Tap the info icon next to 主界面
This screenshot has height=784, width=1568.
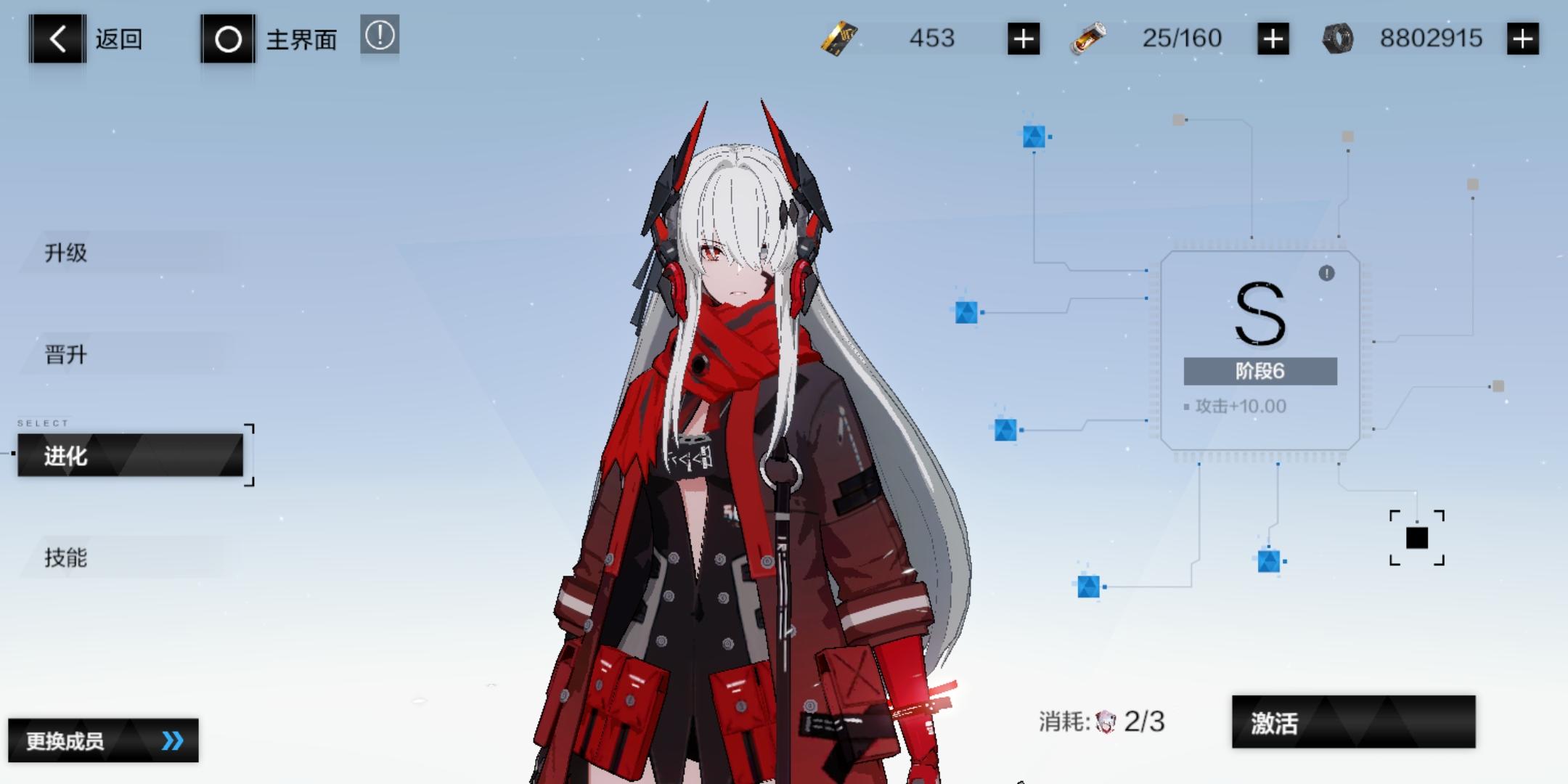coord(380,36)
